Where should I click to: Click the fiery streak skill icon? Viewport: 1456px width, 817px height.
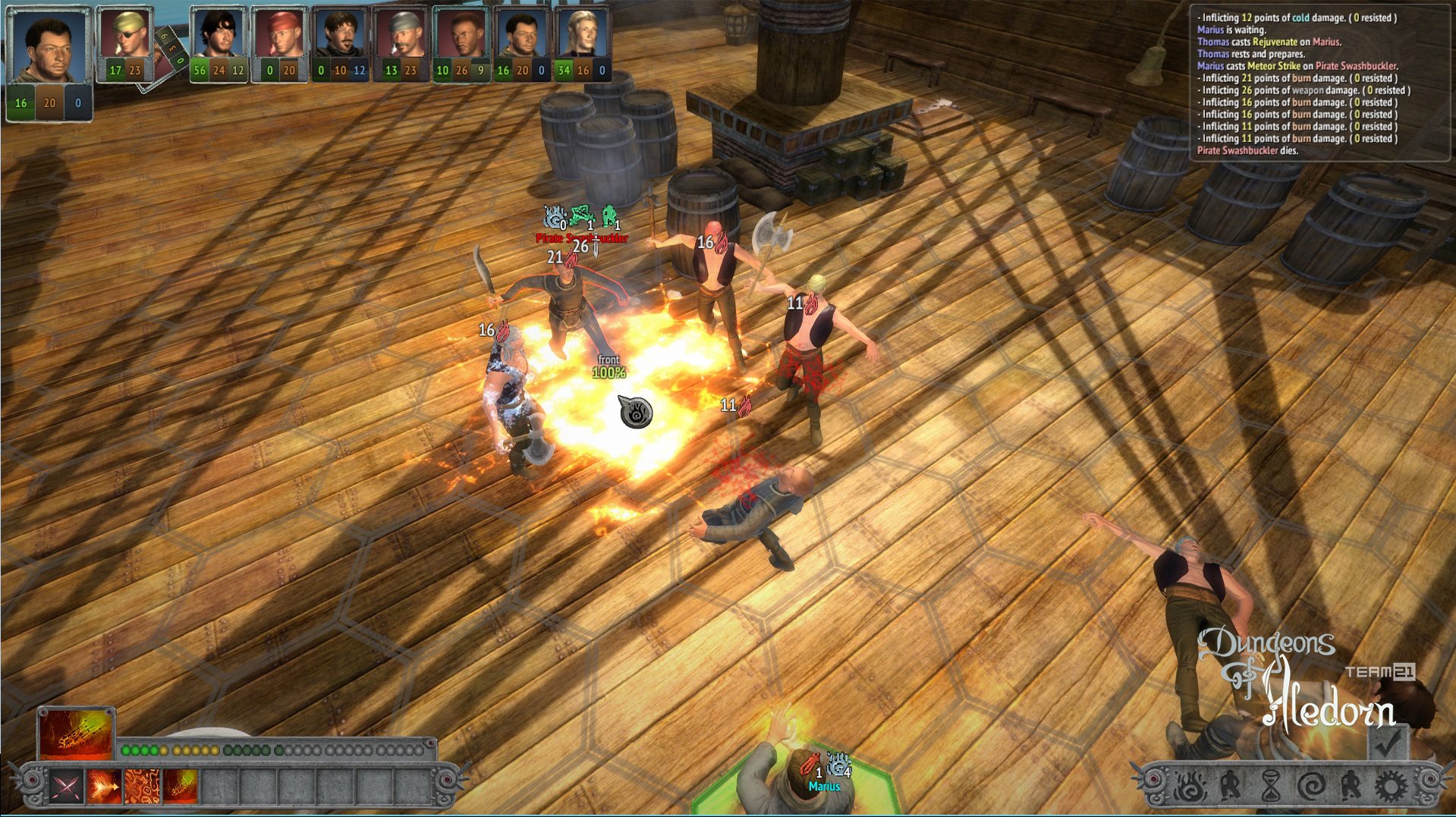point(180,787)
